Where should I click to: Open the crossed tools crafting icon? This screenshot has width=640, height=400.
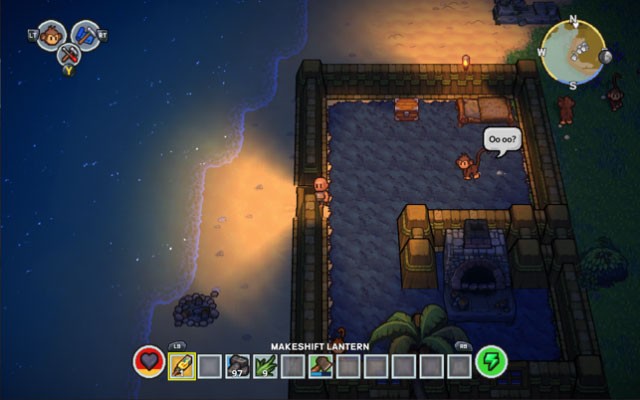point(68,56)
